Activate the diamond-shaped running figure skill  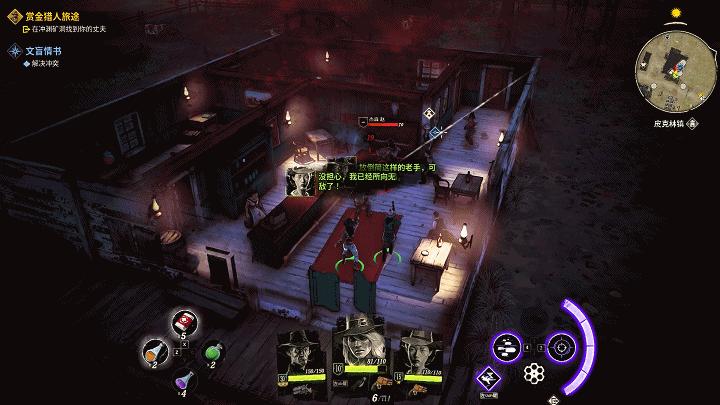point(491,378)
